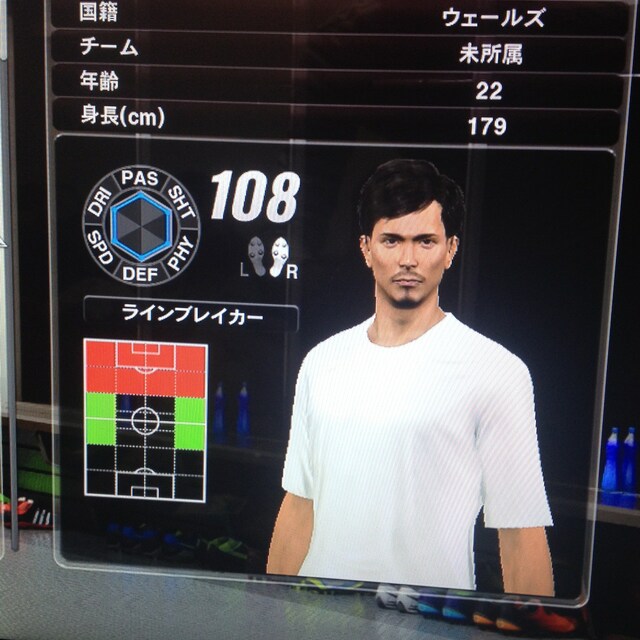Open the hexagon ability radar chart

(141, 225)
